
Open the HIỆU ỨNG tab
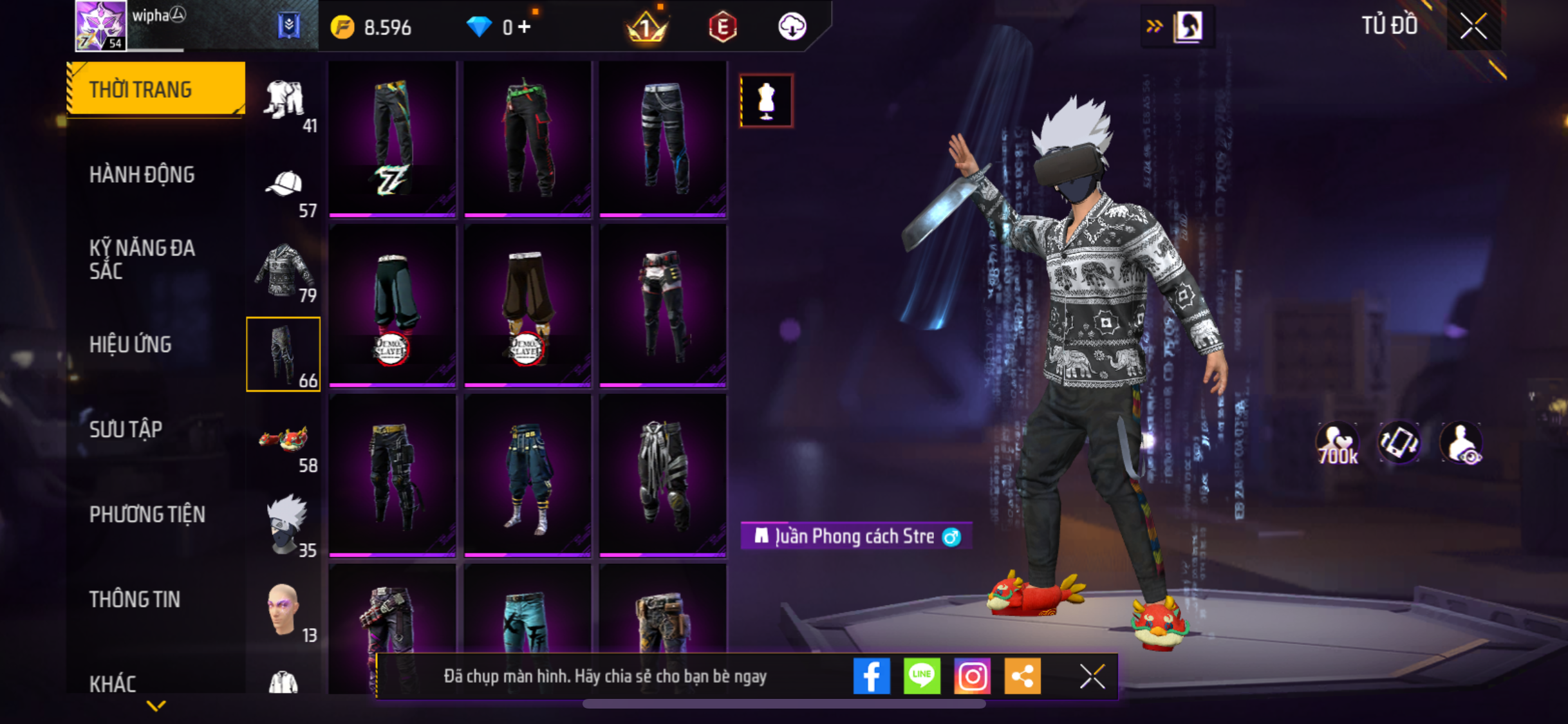[130, 344]
